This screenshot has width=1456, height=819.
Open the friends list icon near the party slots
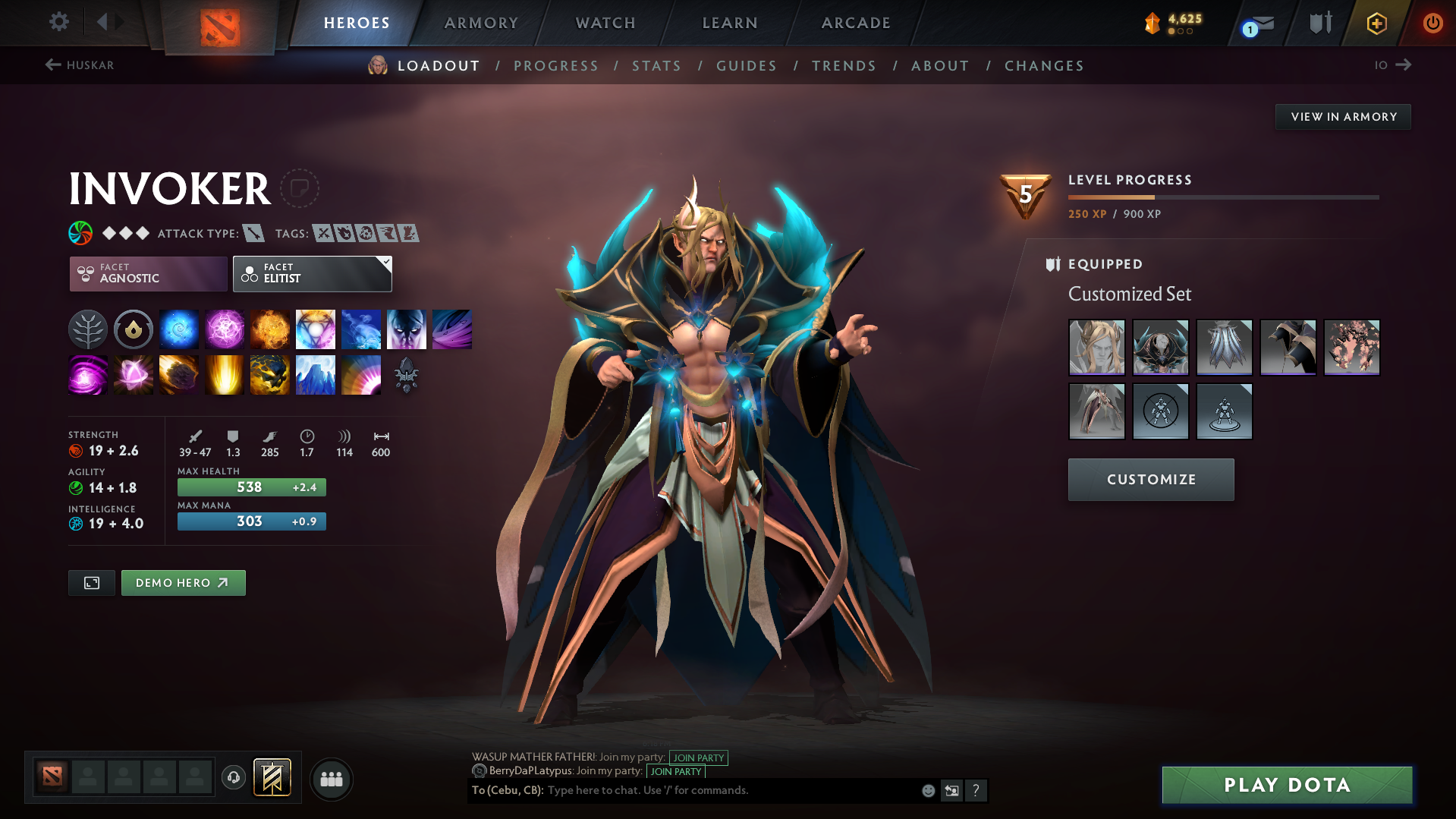[330, 779]
